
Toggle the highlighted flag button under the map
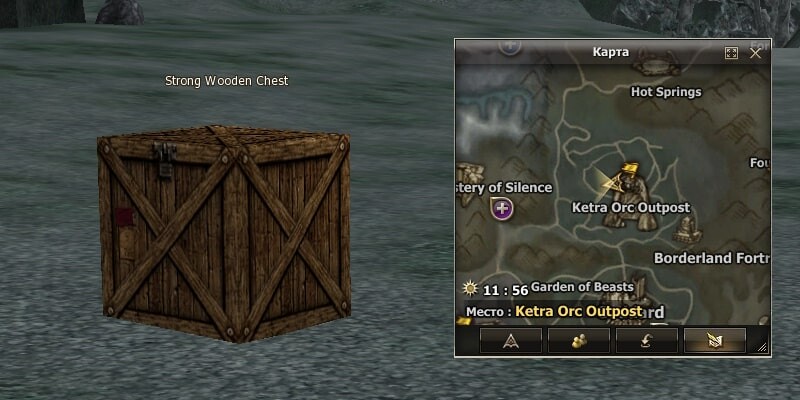[x=714, y=342]
